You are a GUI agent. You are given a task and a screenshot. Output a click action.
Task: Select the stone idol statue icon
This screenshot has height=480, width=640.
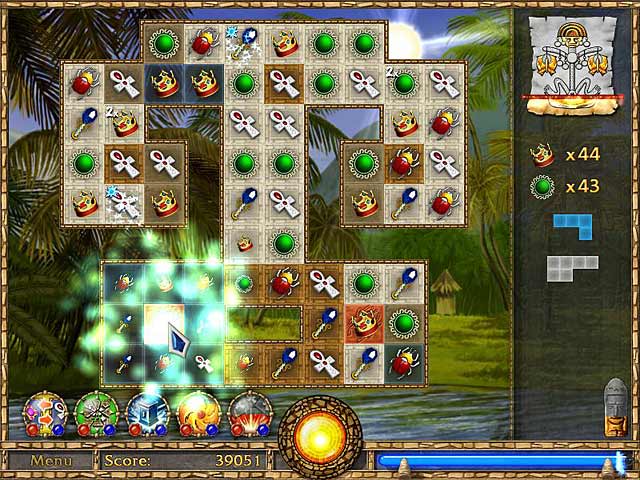616,407
